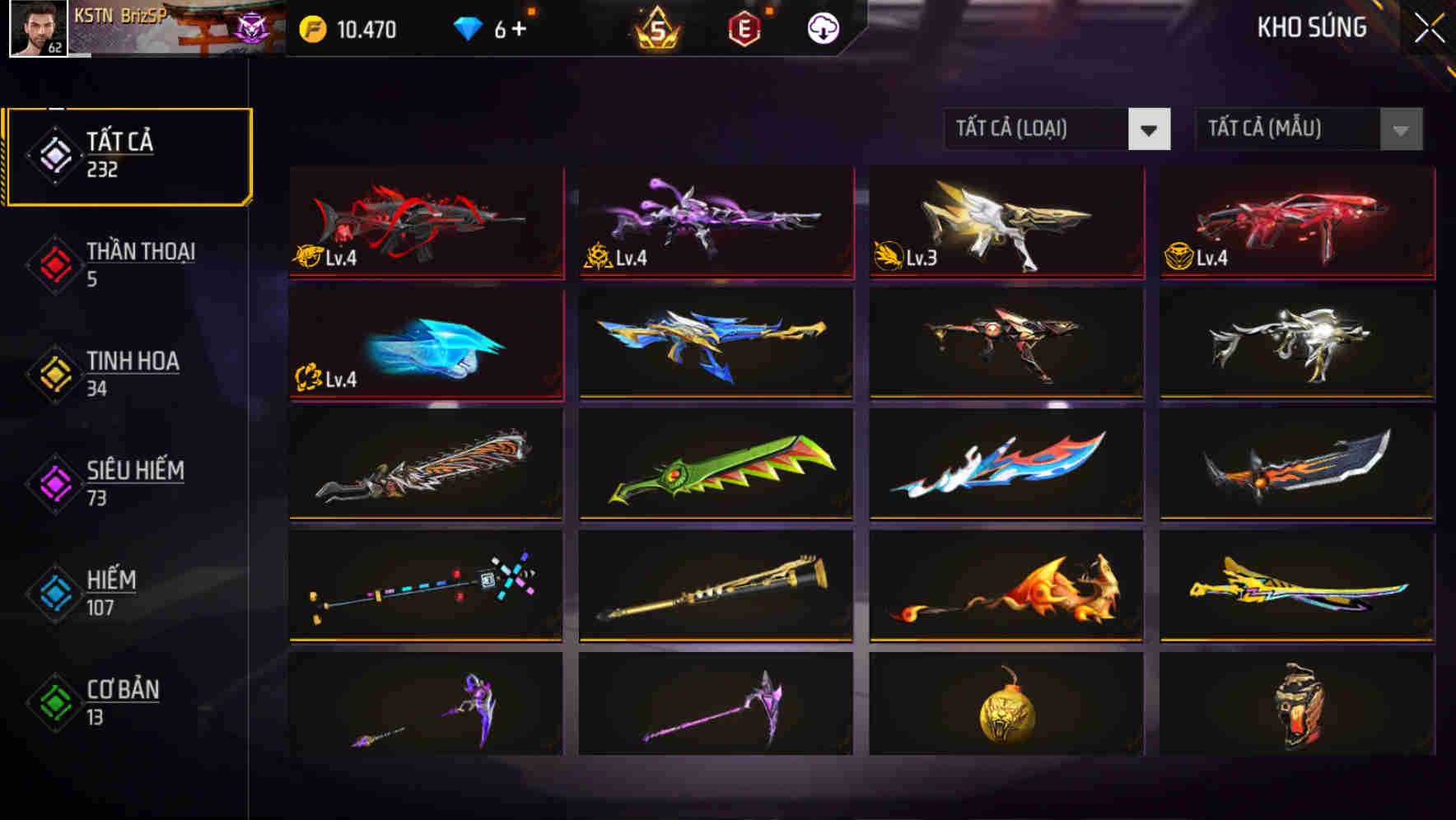Switch to the HIẾM 107 category
1456x820 pixels.
[111, 593]
